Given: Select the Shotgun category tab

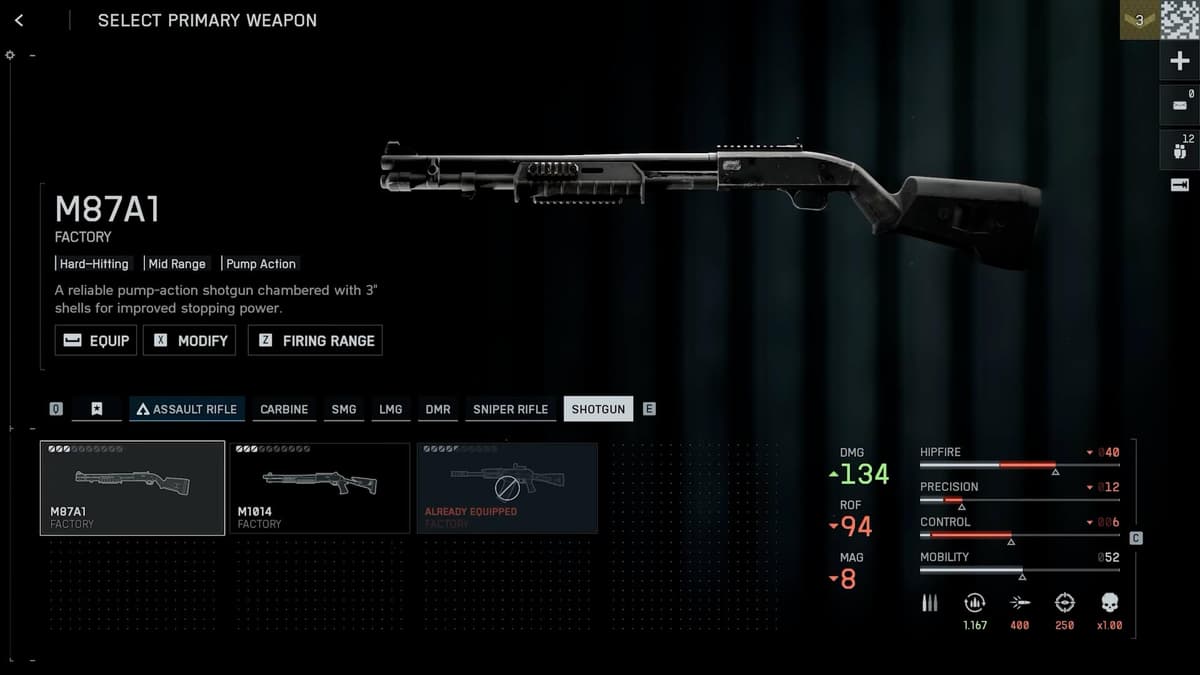Looking at the screenshot, I should (598, 409).
